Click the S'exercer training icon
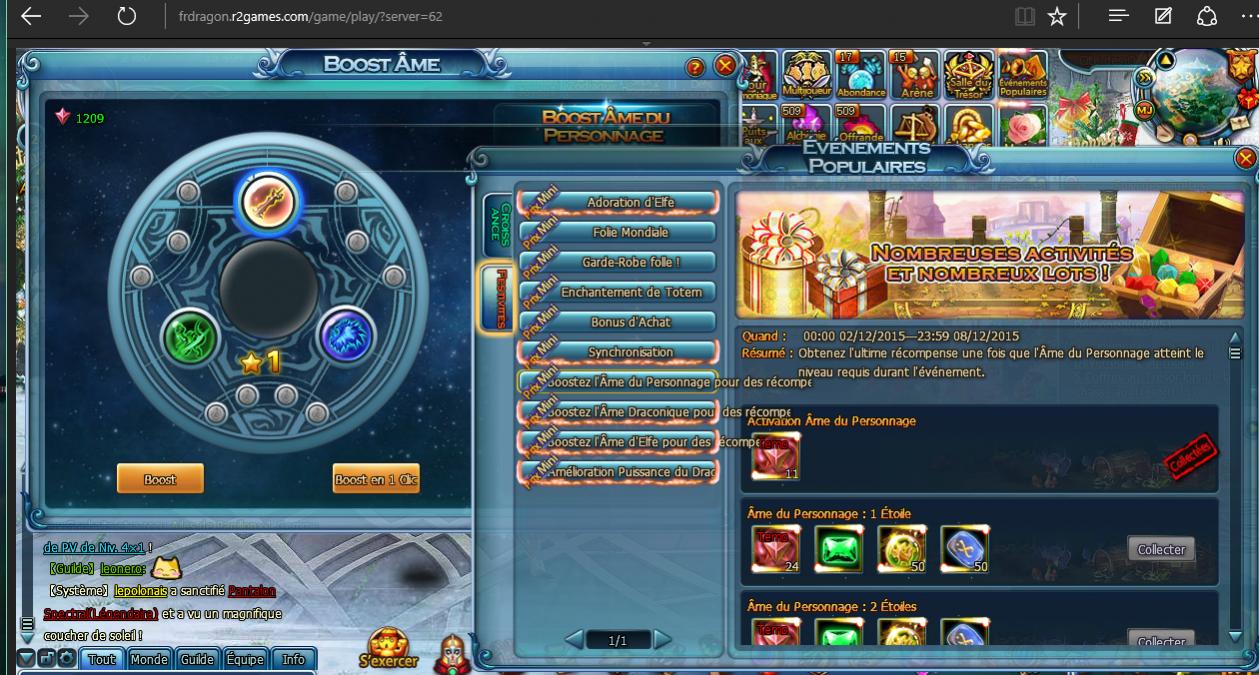The image size is (1259, 675). coord(389,647)
